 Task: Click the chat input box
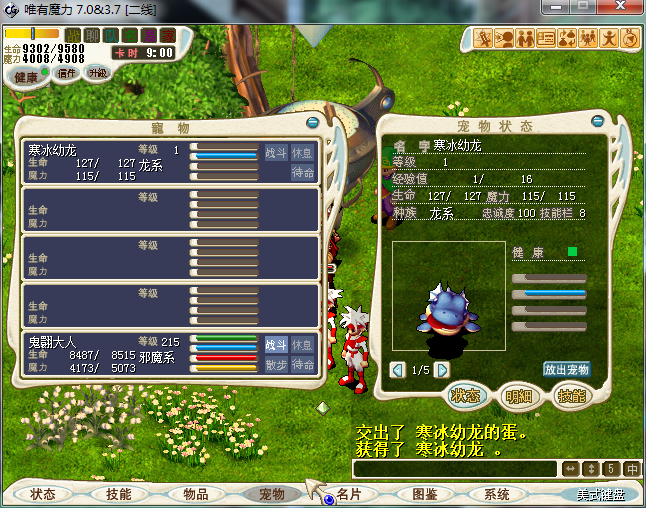455,468
